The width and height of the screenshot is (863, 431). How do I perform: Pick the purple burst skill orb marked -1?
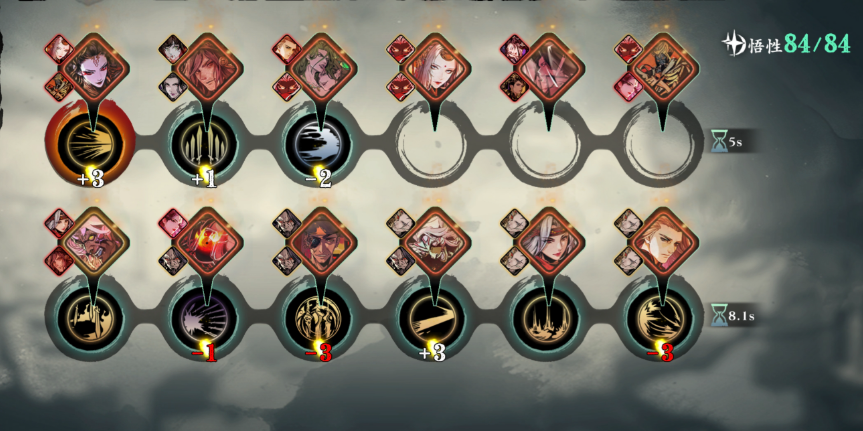click(x=204, y=314)
